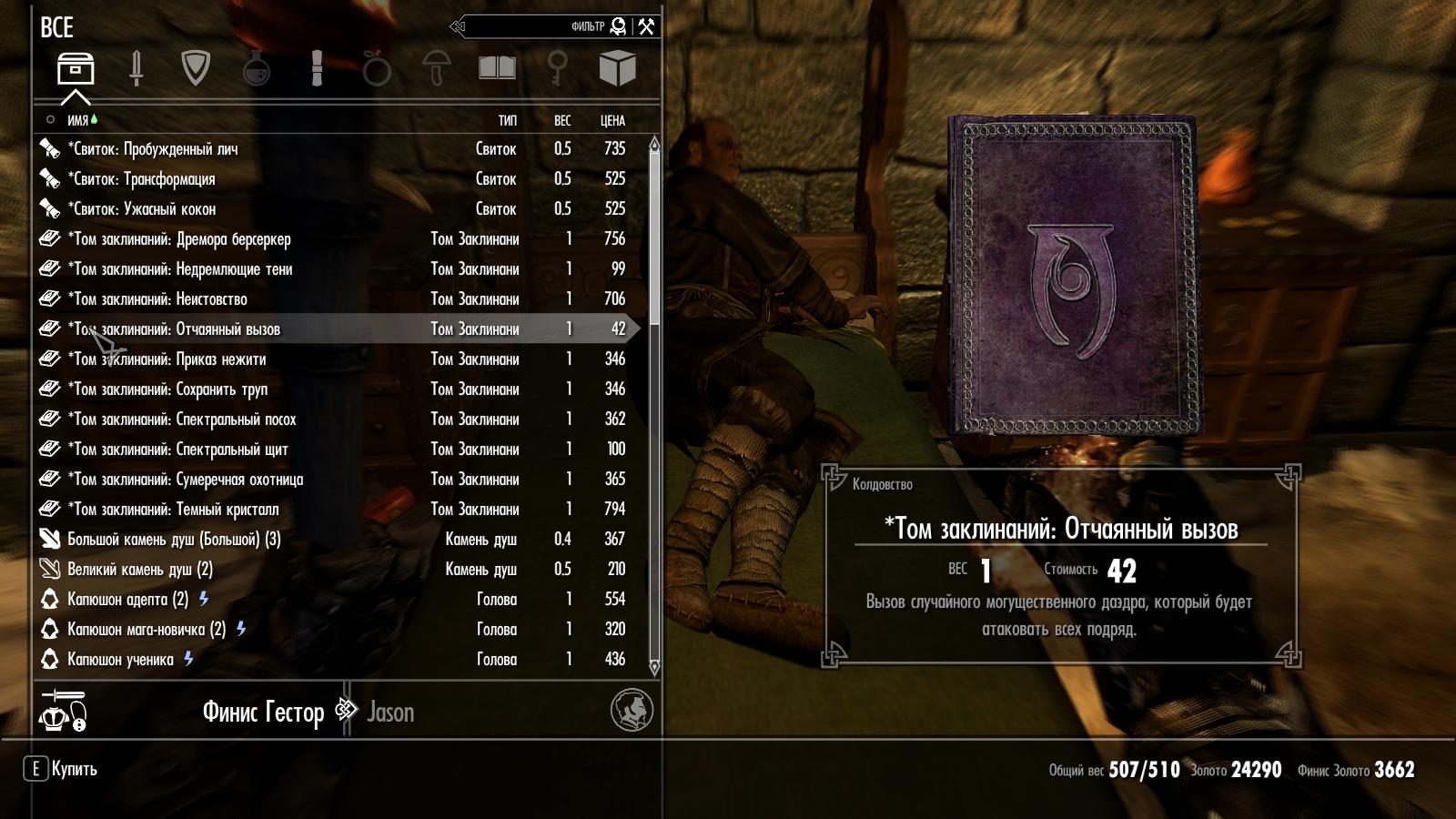The height and width of the screenshot is (819, 1456).
Task: Switch to the books category tab
Action: tap(497, 68)
